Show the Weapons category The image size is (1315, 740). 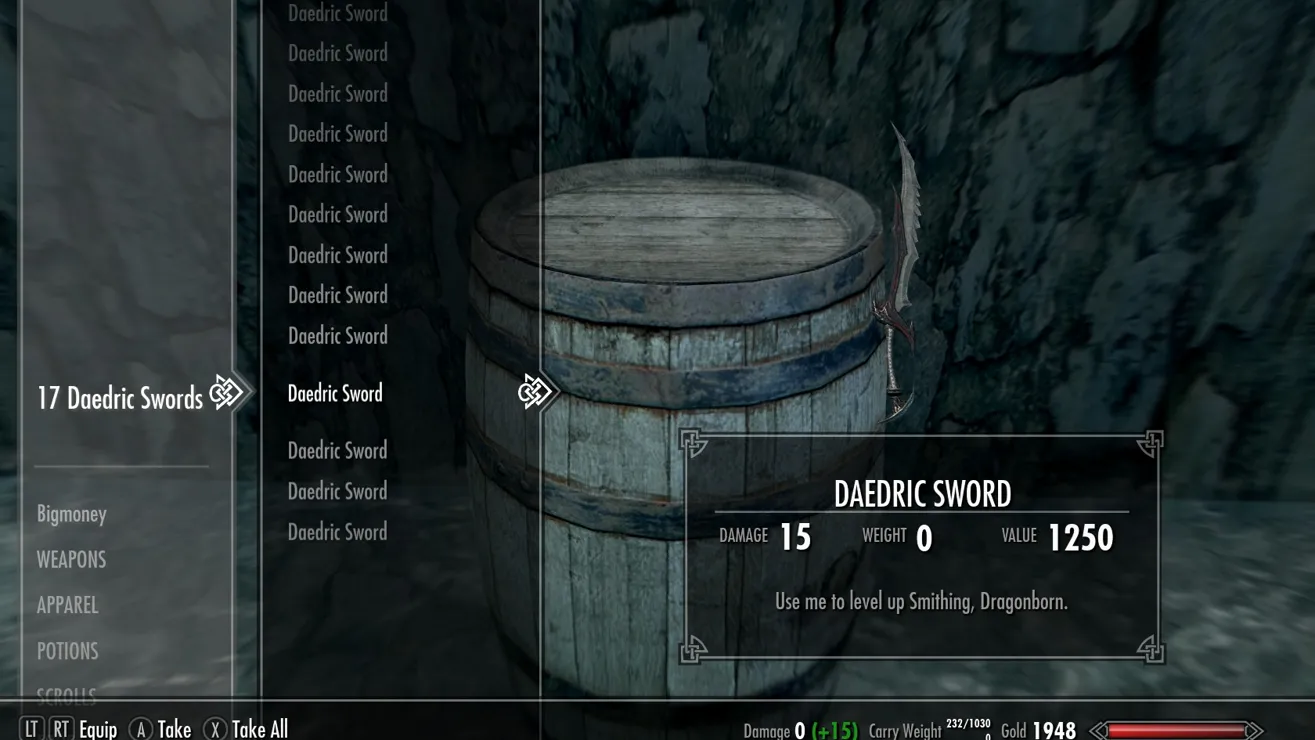pyautogui.click(x=71, y=560)
